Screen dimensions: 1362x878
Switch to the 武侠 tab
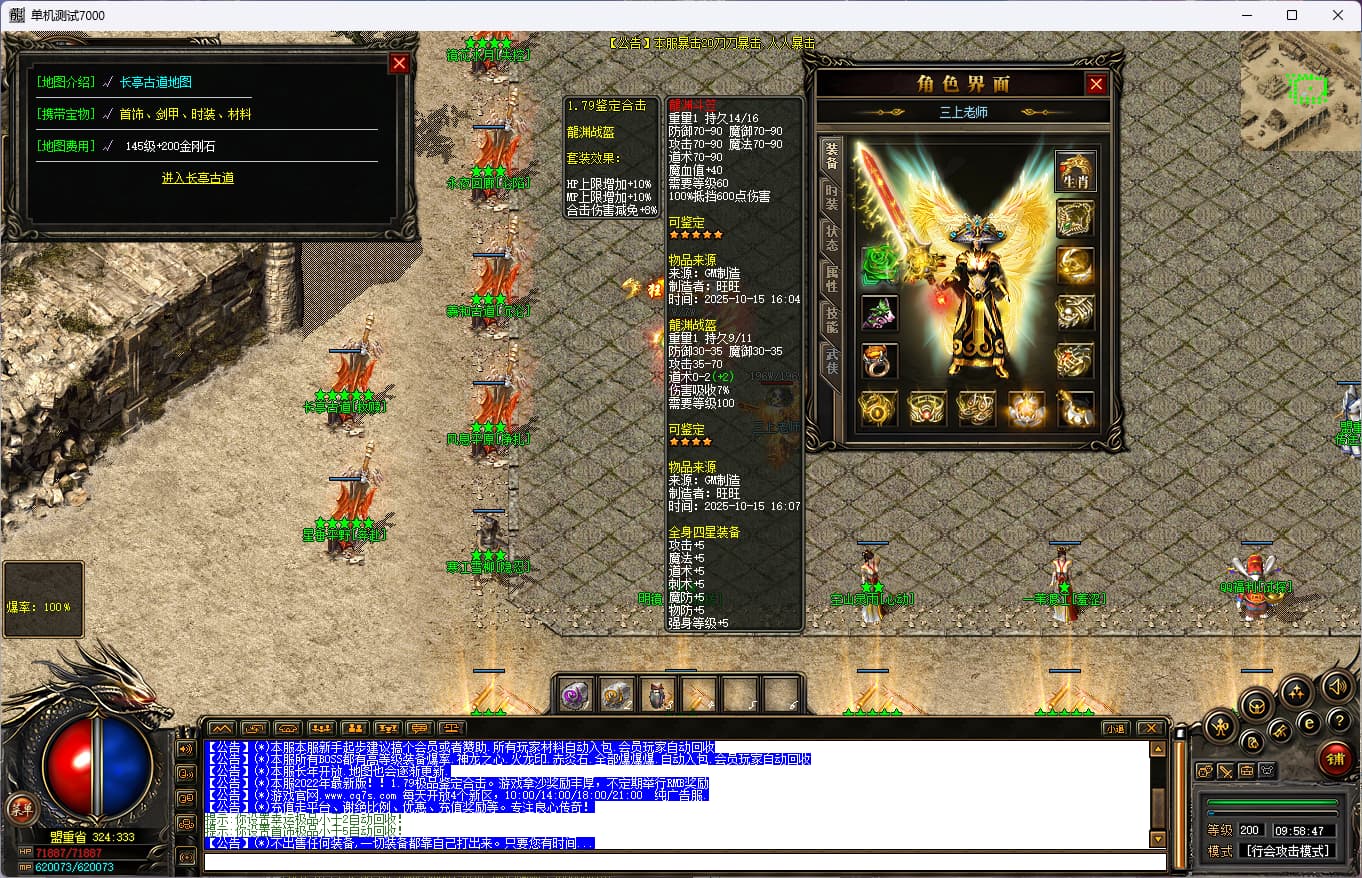pos(831,360)
